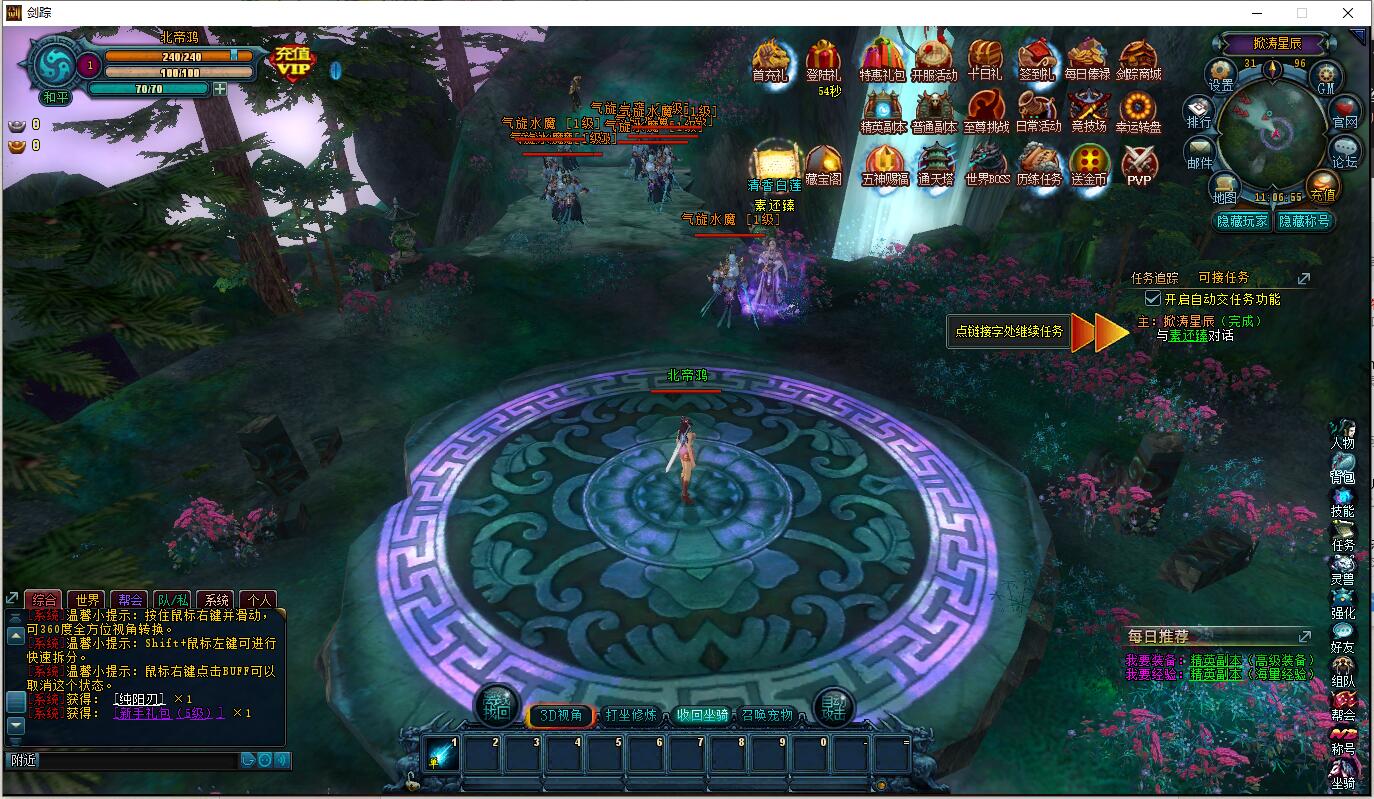Follow the 素还臻 quest dialogue link
The image size is (1374, 799).
coord(1188,336)
